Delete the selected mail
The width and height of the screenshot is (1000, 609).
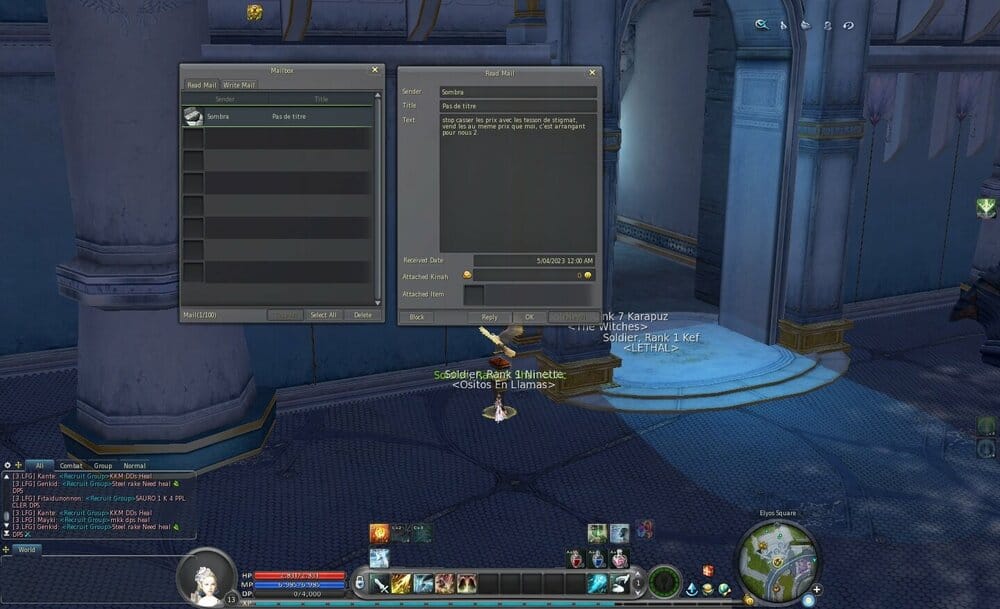[x=362, y=315]
